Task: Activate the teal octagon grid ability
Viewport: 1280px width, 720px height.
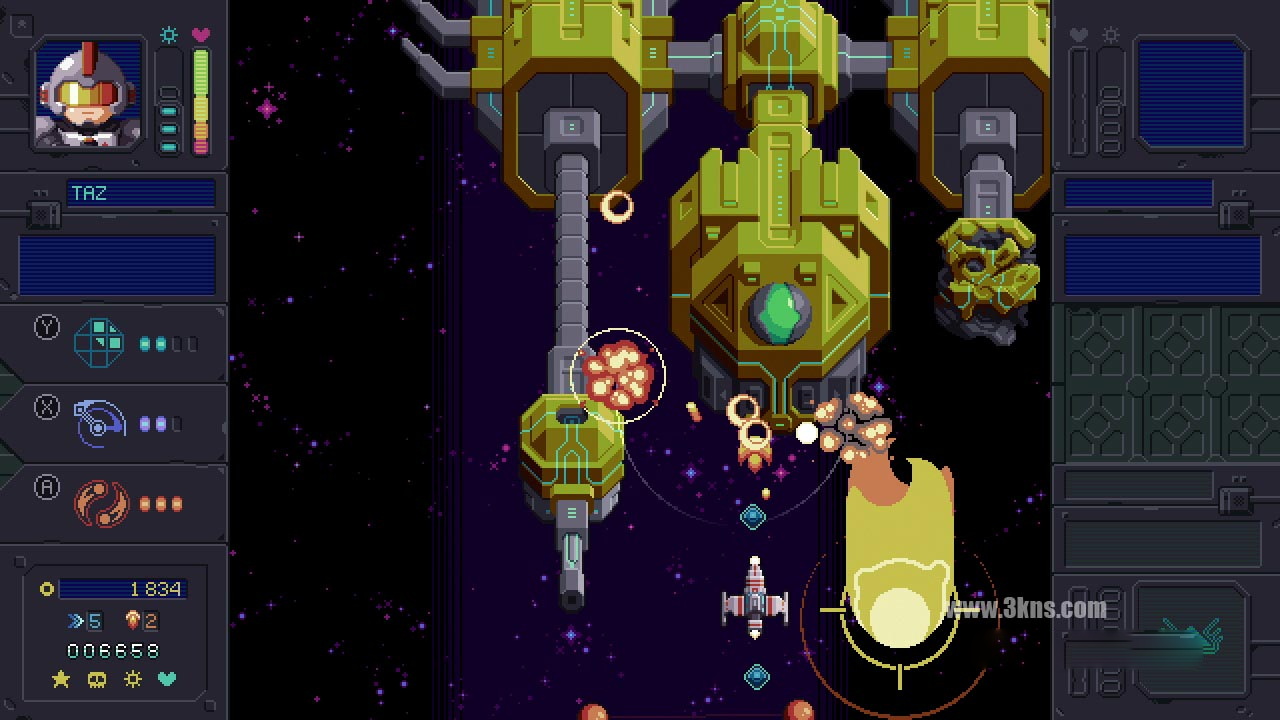Action: pos(100,343)
